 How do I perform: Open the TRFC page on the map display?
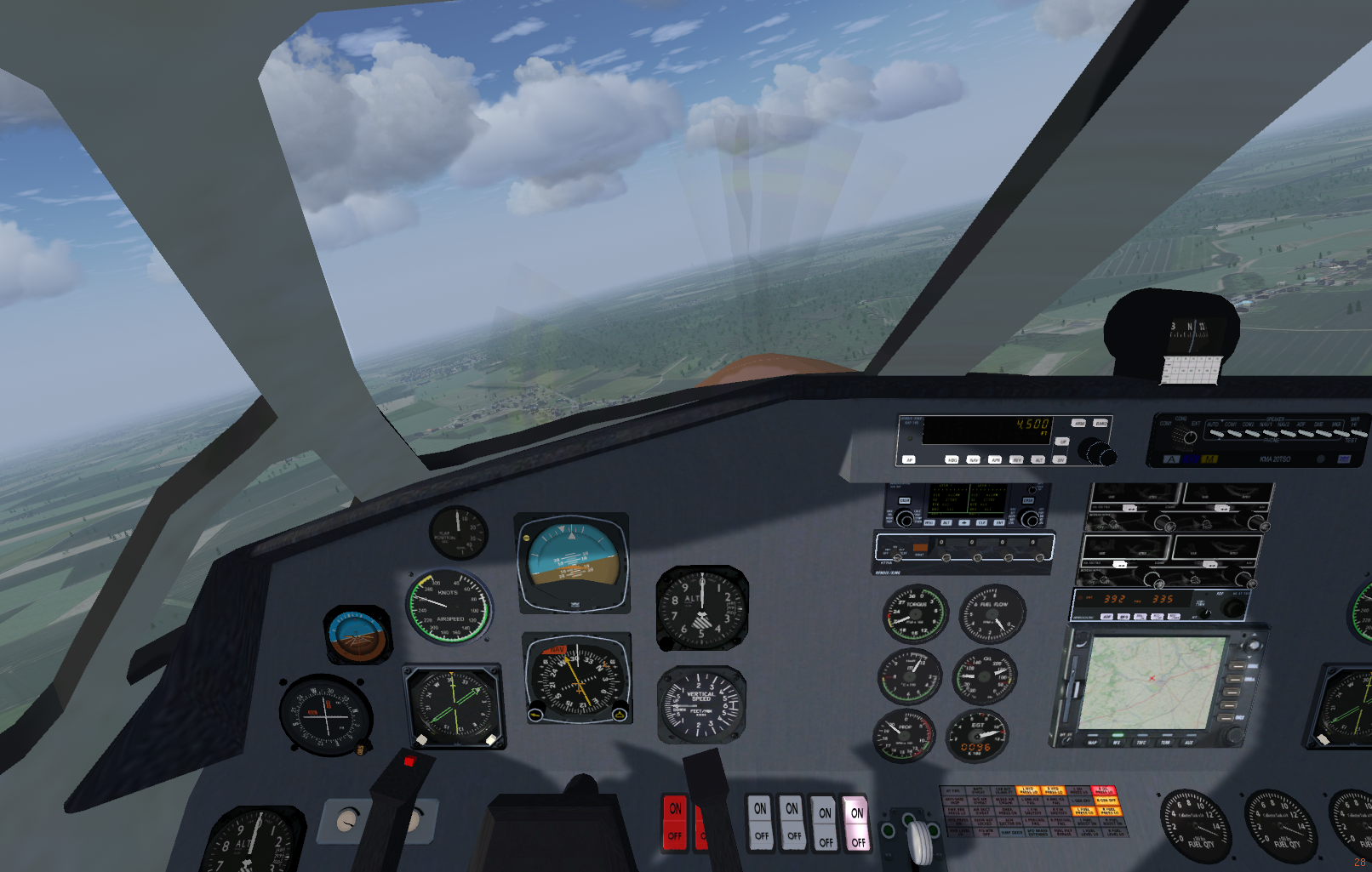[1141, 743]
